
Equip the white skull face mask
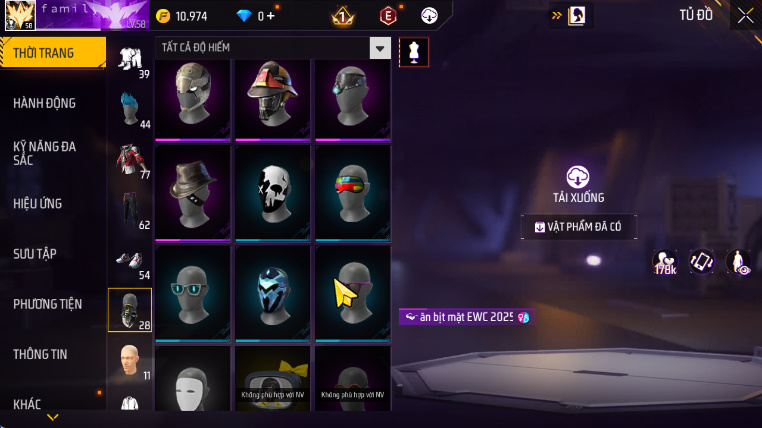coord(272,193)
